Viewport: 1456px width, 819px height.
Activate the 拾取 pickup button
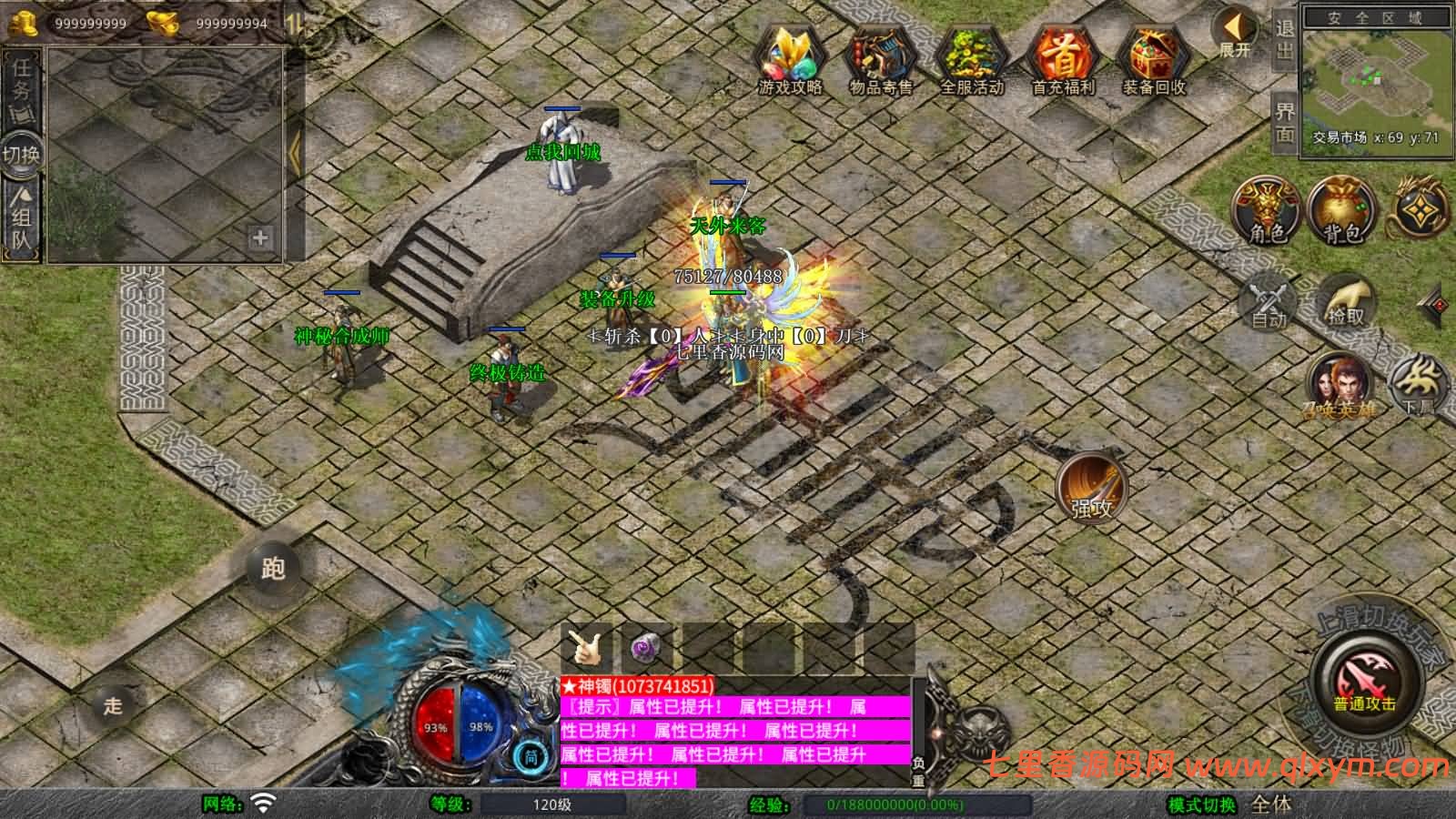pos(1346,302)
